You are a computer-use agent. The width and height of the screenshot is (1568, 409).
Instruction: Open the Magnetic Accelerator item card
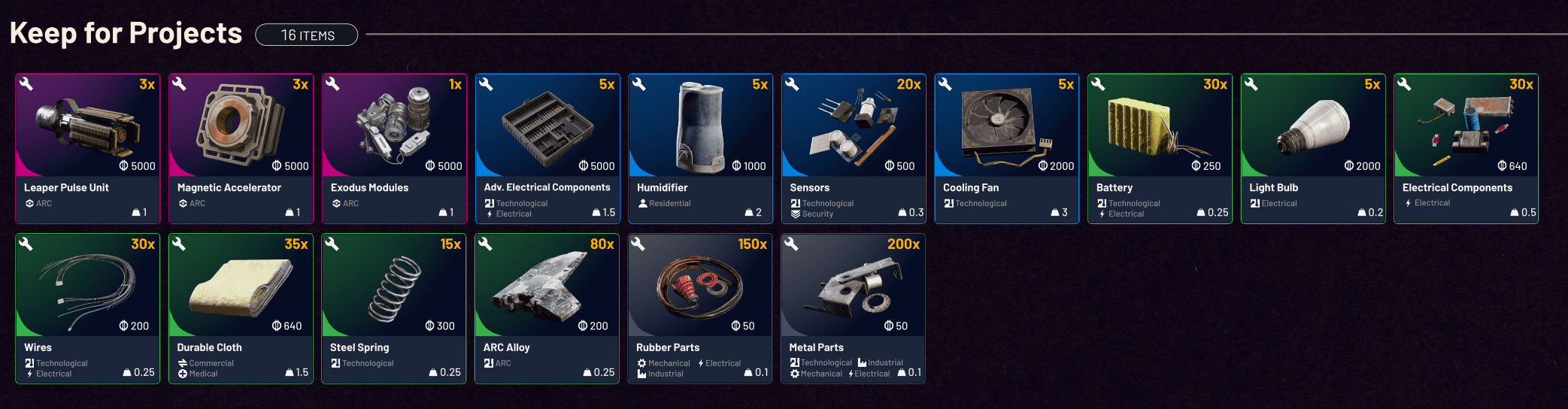241,148
